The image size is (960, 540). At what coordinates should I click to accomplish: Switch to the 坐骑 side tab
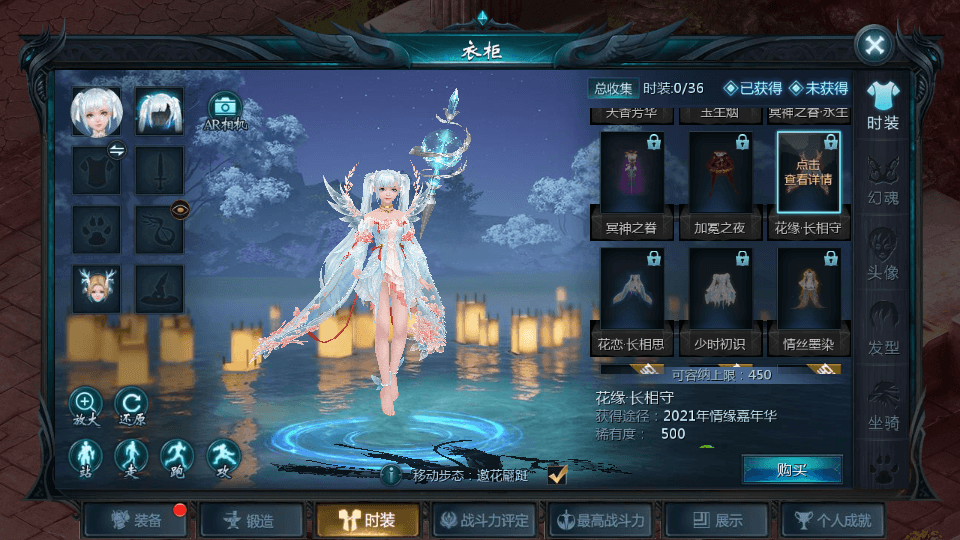click(x=883, y=405)
